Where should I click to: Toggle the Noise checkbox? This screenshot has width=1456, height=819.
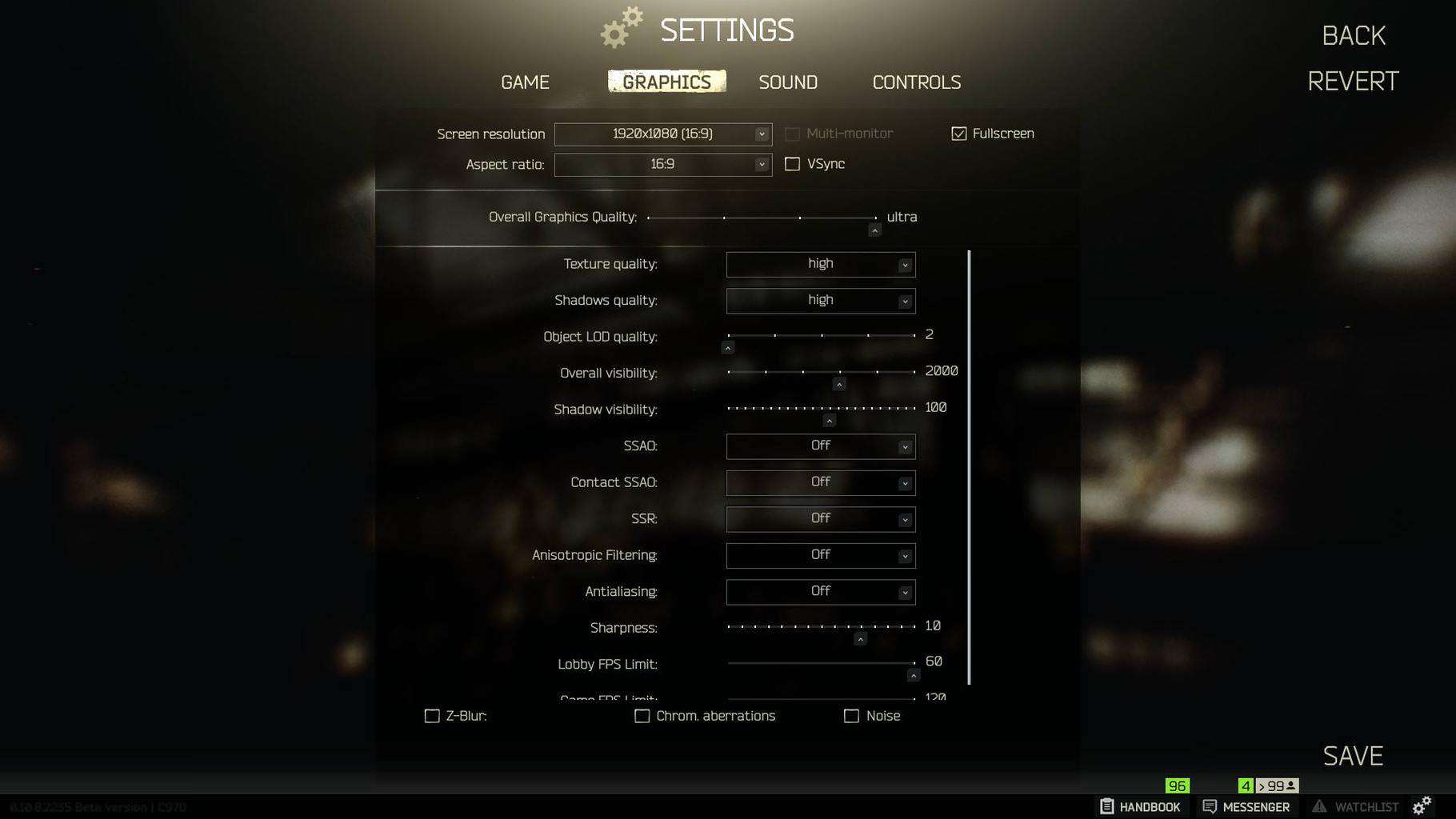coord(850,716)
